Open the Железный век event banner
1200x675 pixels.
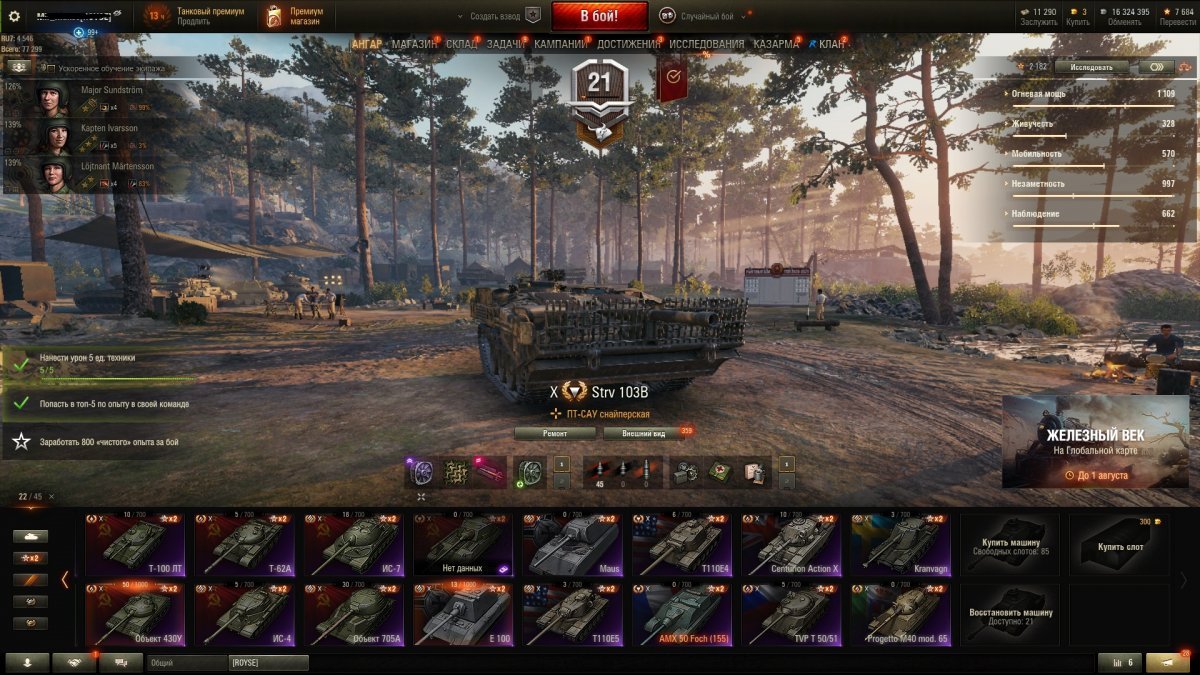(x=1095, y=441)
